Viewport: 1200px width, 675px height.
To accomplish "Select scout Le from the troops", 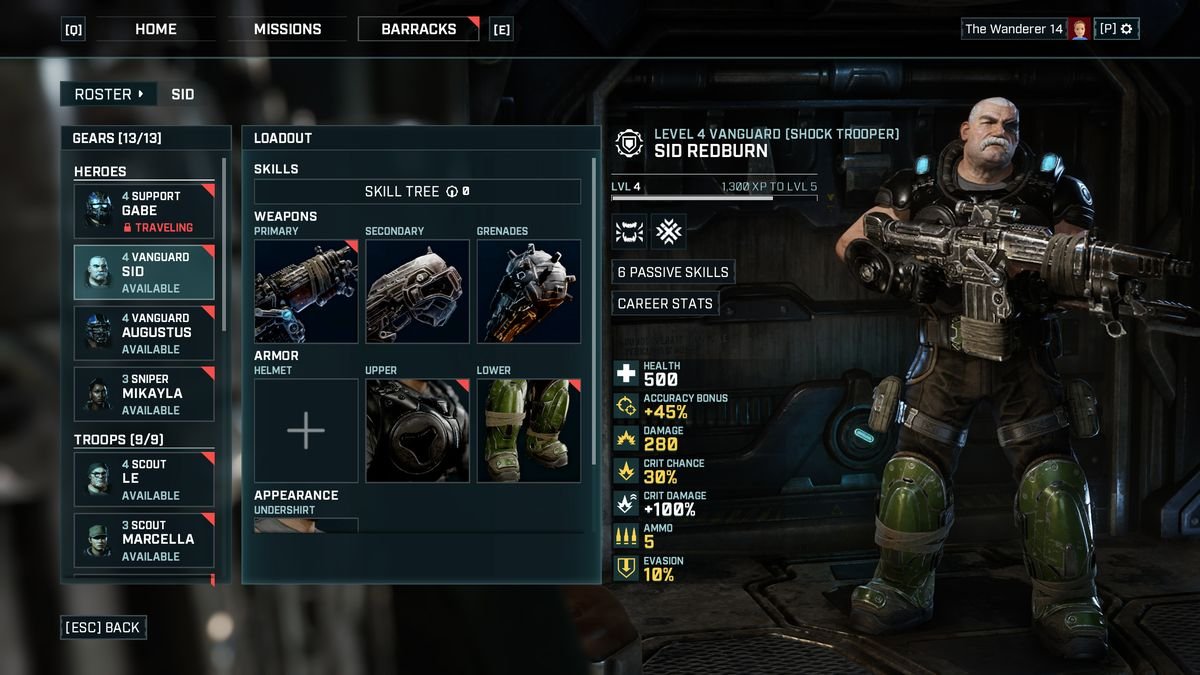I will coord(144,480).
